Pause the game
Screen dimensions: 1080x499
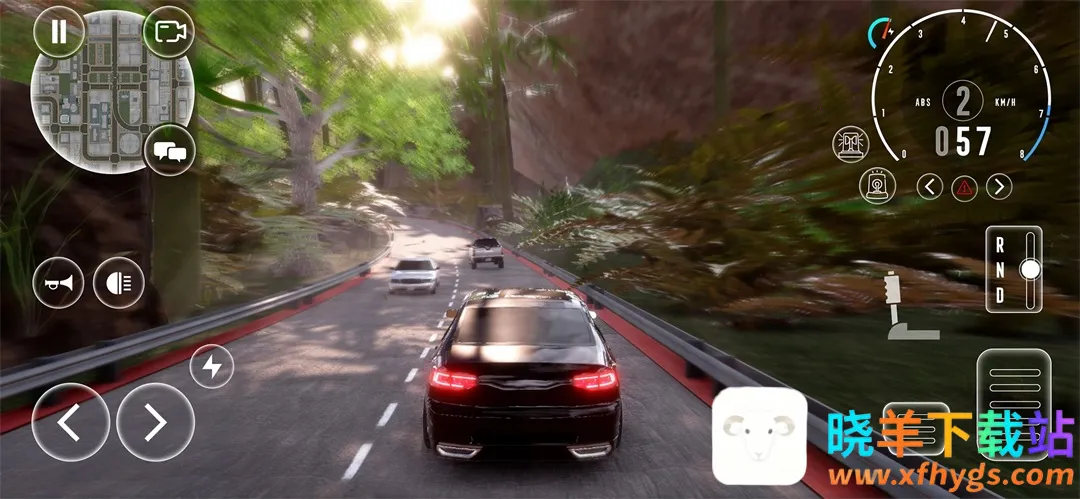tap(59, 31)
